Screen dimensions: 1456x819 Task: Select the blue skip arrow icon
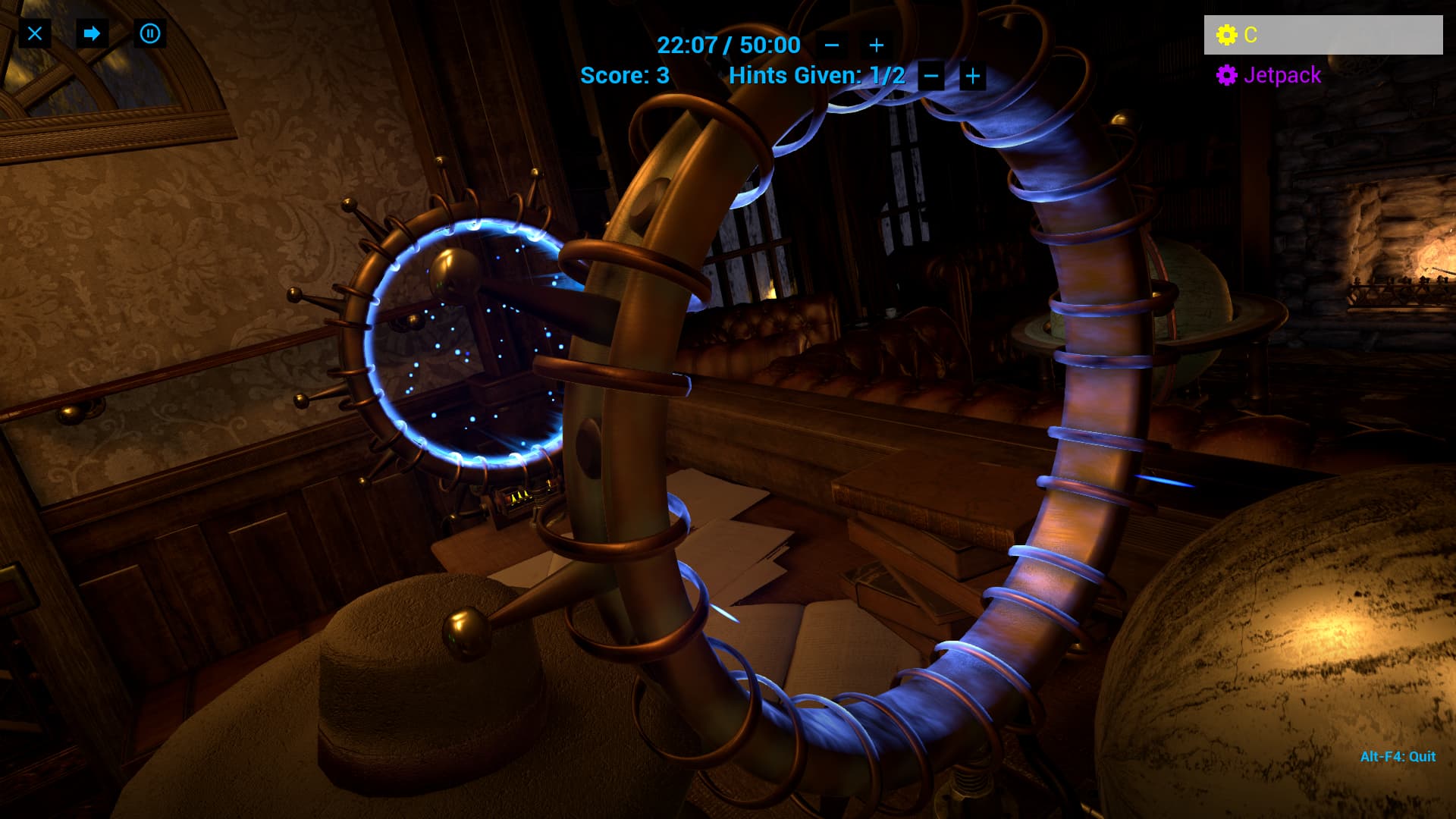click(x=92, y=33)
